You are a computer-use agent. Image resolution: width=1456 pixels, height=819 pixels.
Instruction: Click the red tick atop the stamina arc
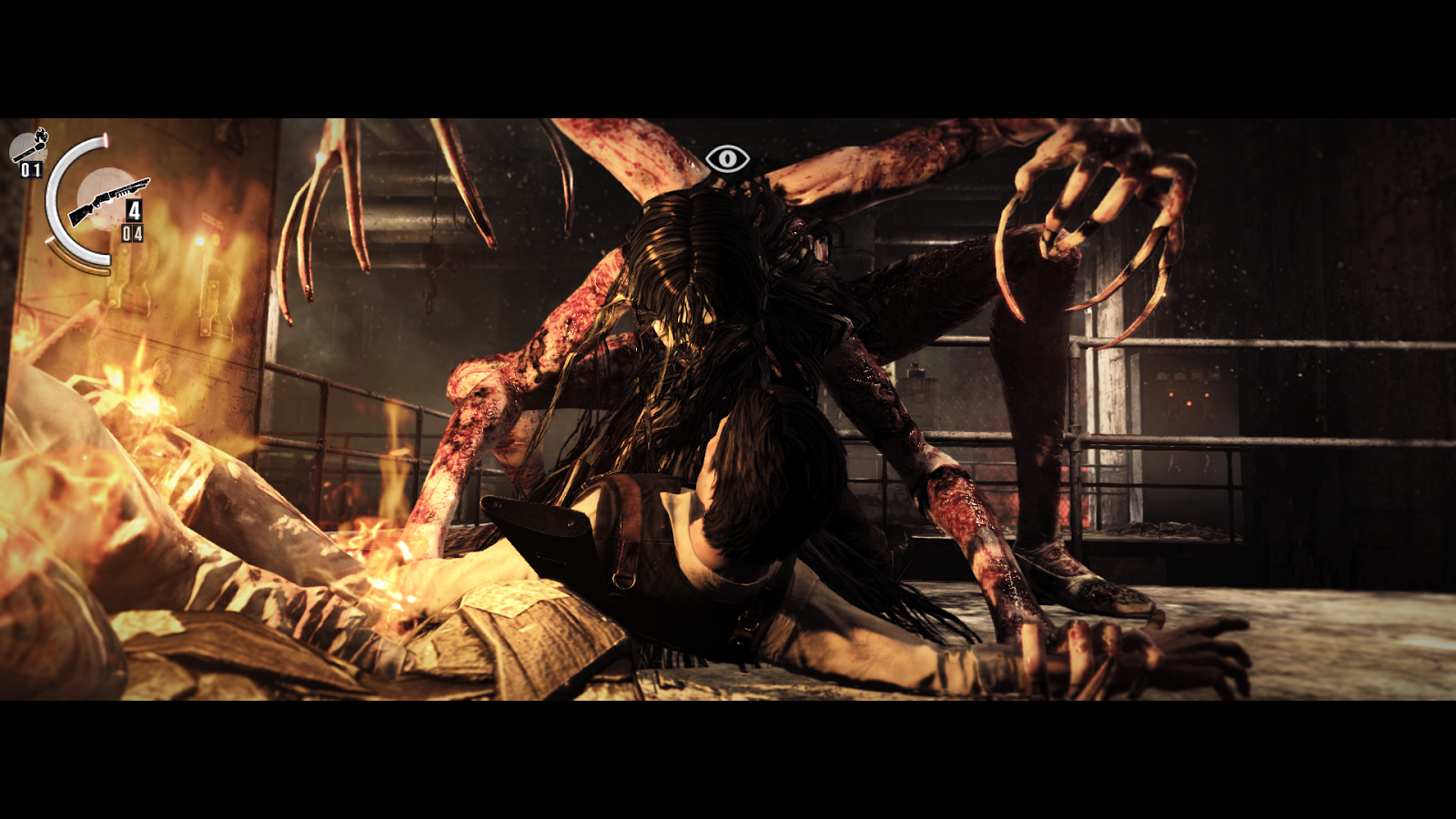tap(106, 139)
